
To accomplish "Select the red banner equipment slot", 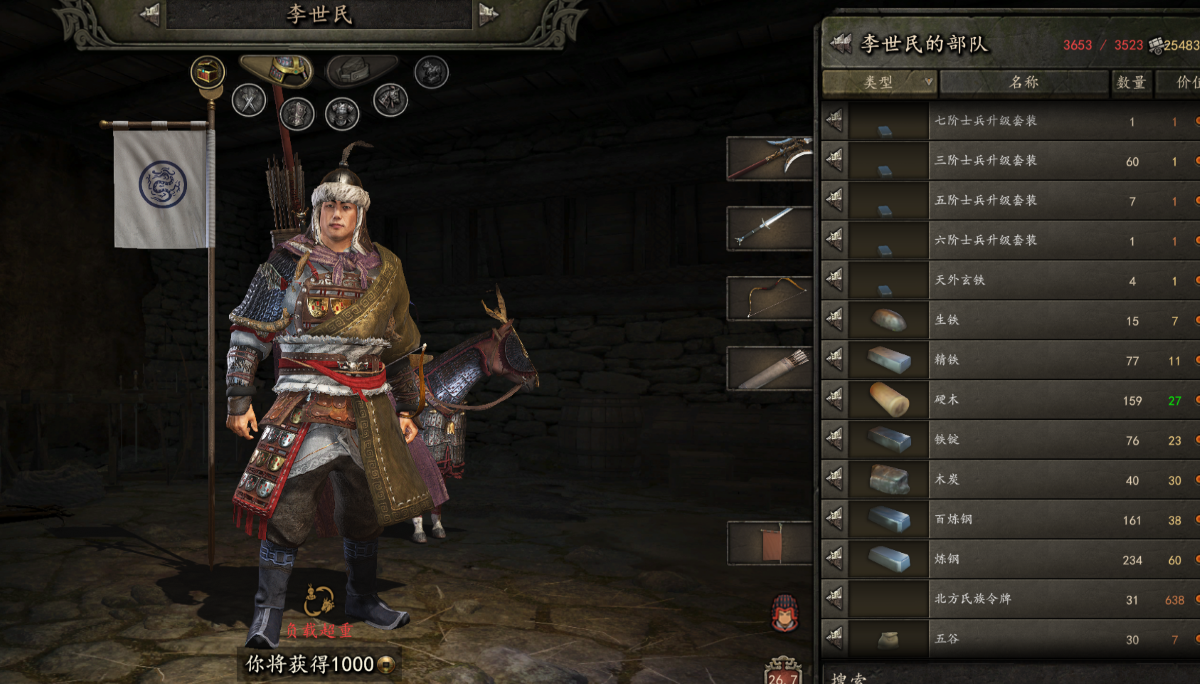I will coord(769,543).
